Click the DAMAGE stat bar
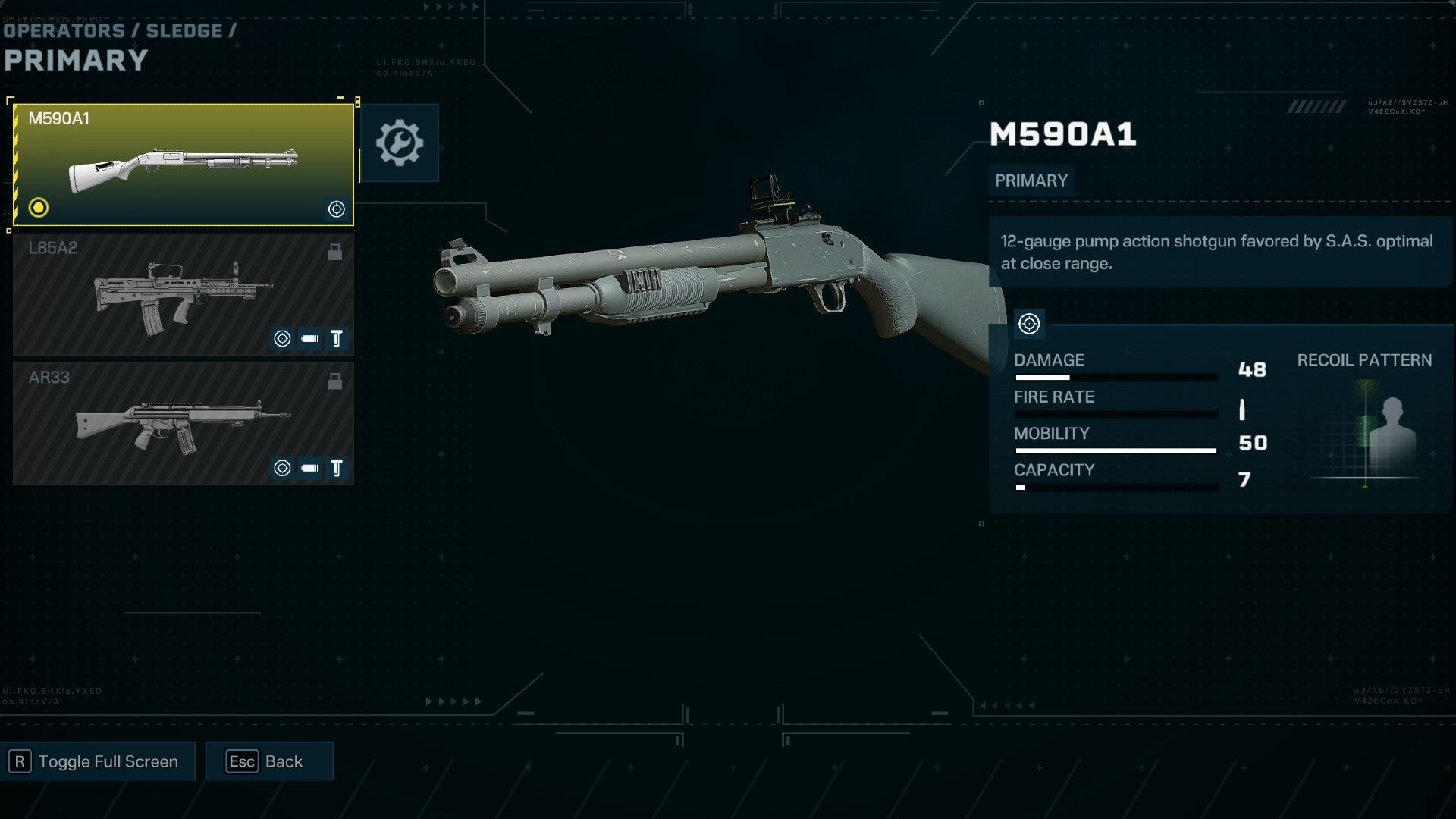The image size is (1456, 819). 1115,376
